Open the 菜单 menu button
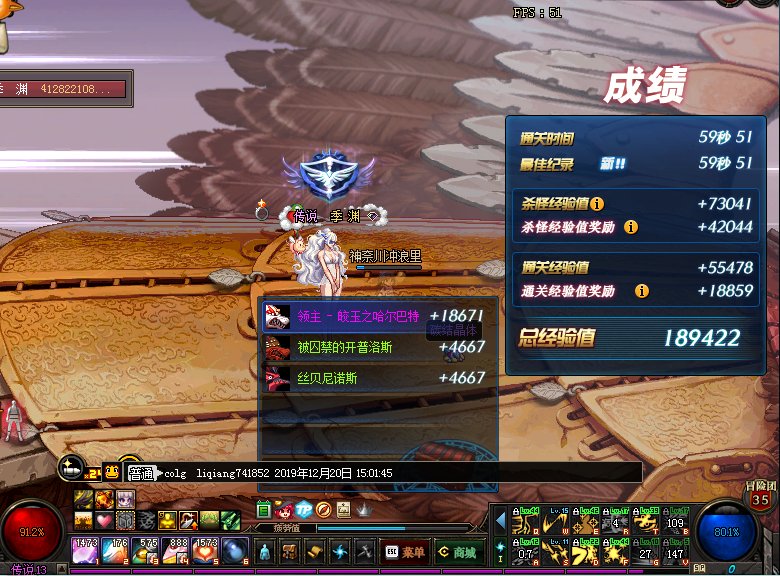The image size is (780, 576). [x=405, y=551]
